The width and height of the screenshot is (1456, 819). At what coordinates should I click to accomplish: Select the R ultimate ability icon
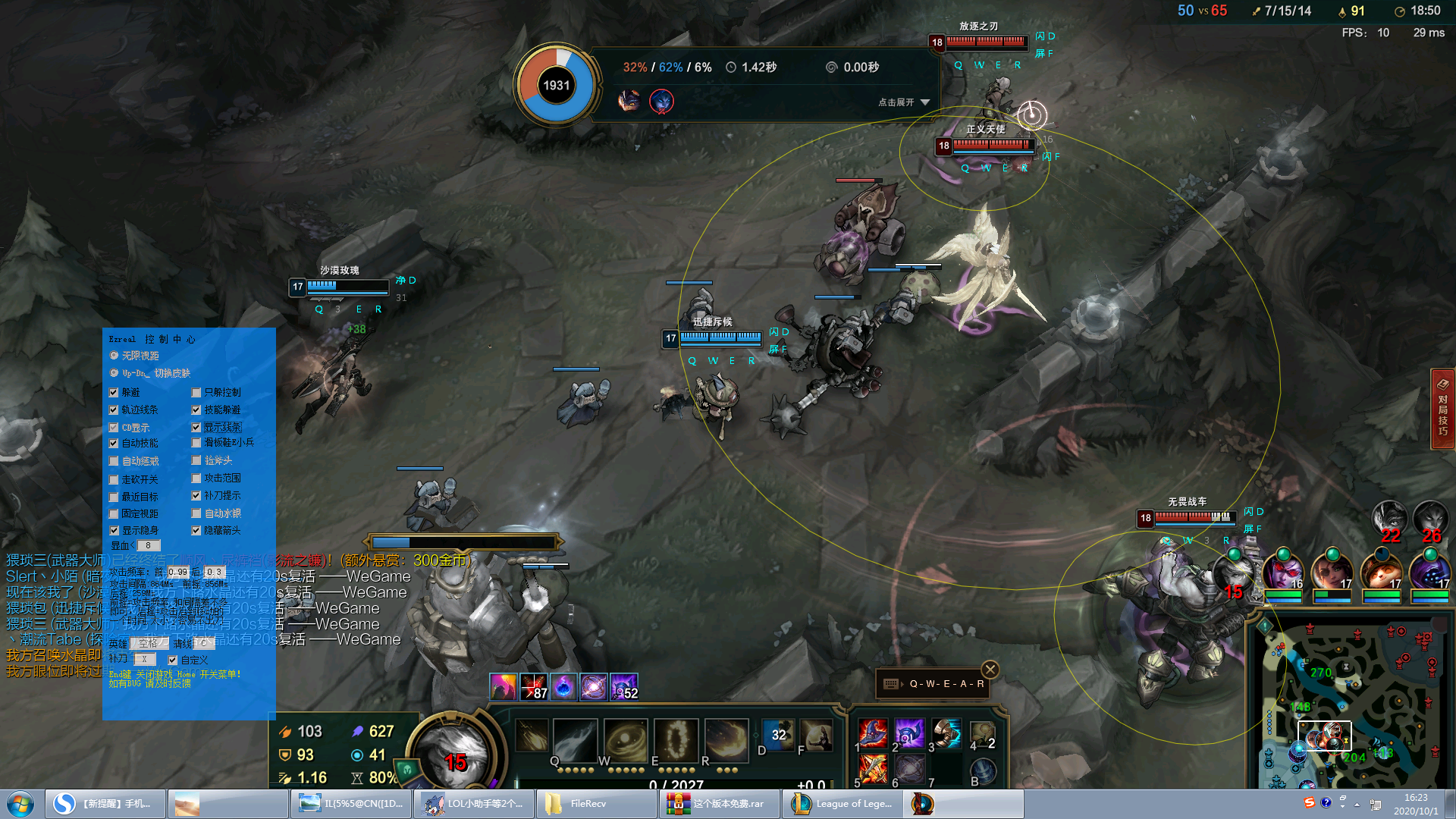click(726, 739)
